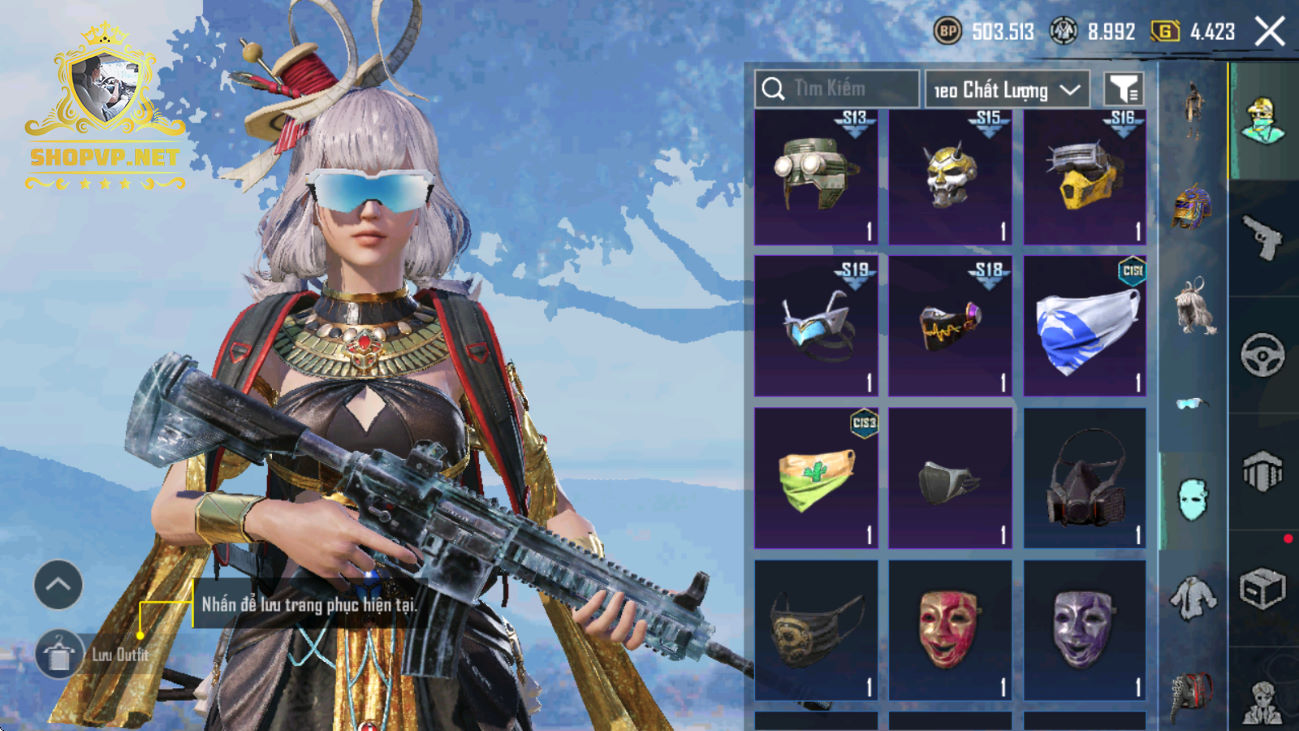Open the item filter funnel button
Screen dimensions: 1299x731
(1123, 90)
